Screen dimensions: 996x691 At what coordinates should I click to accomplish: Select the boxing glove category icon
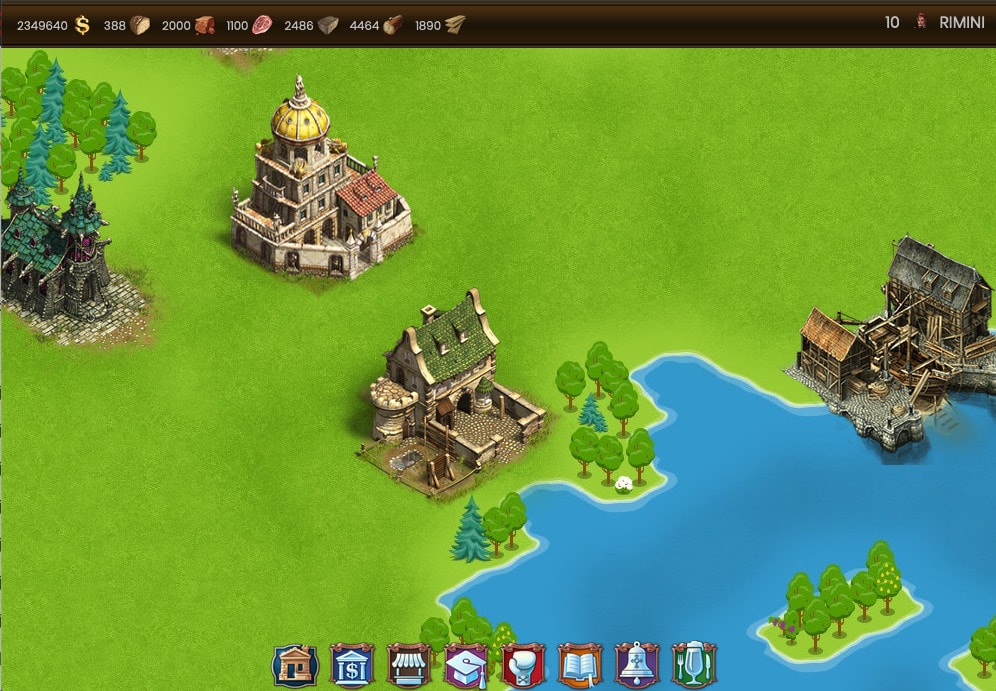coord(523,665)
